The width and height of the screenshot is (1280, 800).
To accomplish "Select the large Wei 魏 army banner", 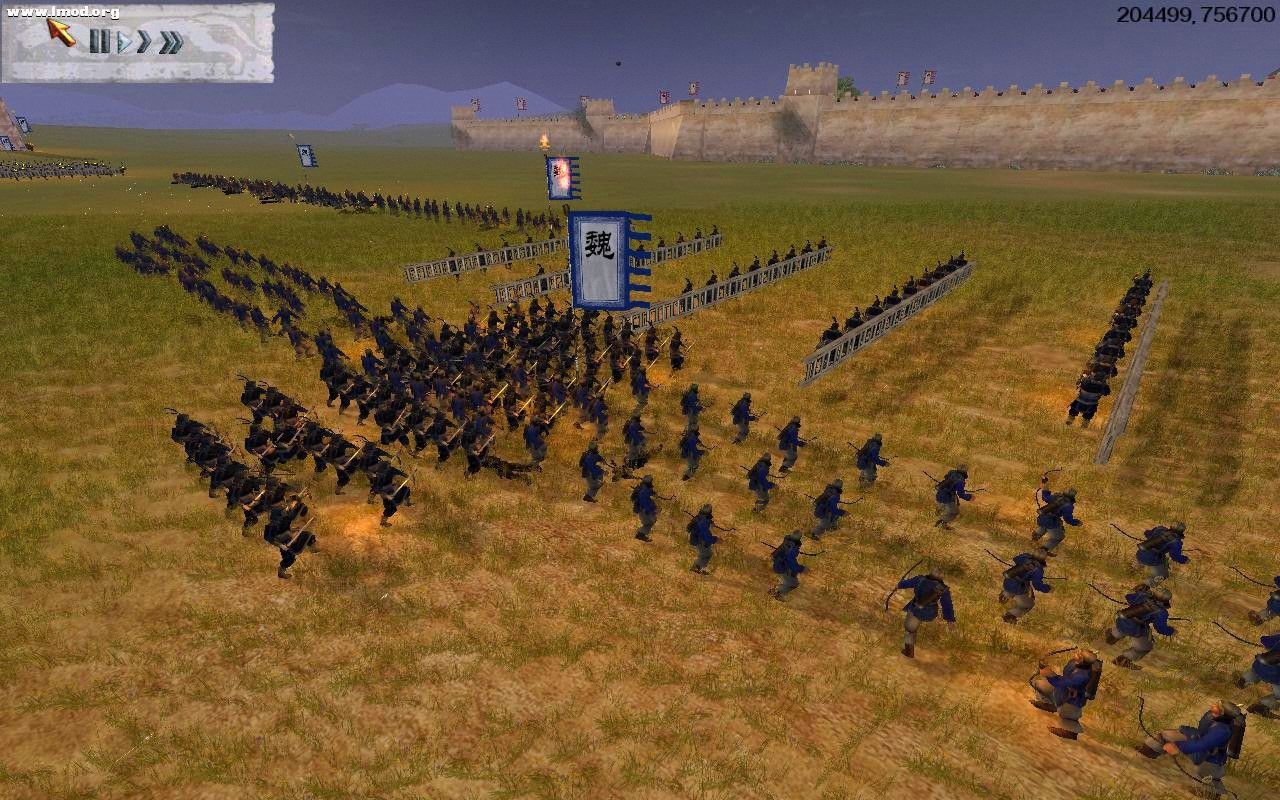I will [600, 258].
